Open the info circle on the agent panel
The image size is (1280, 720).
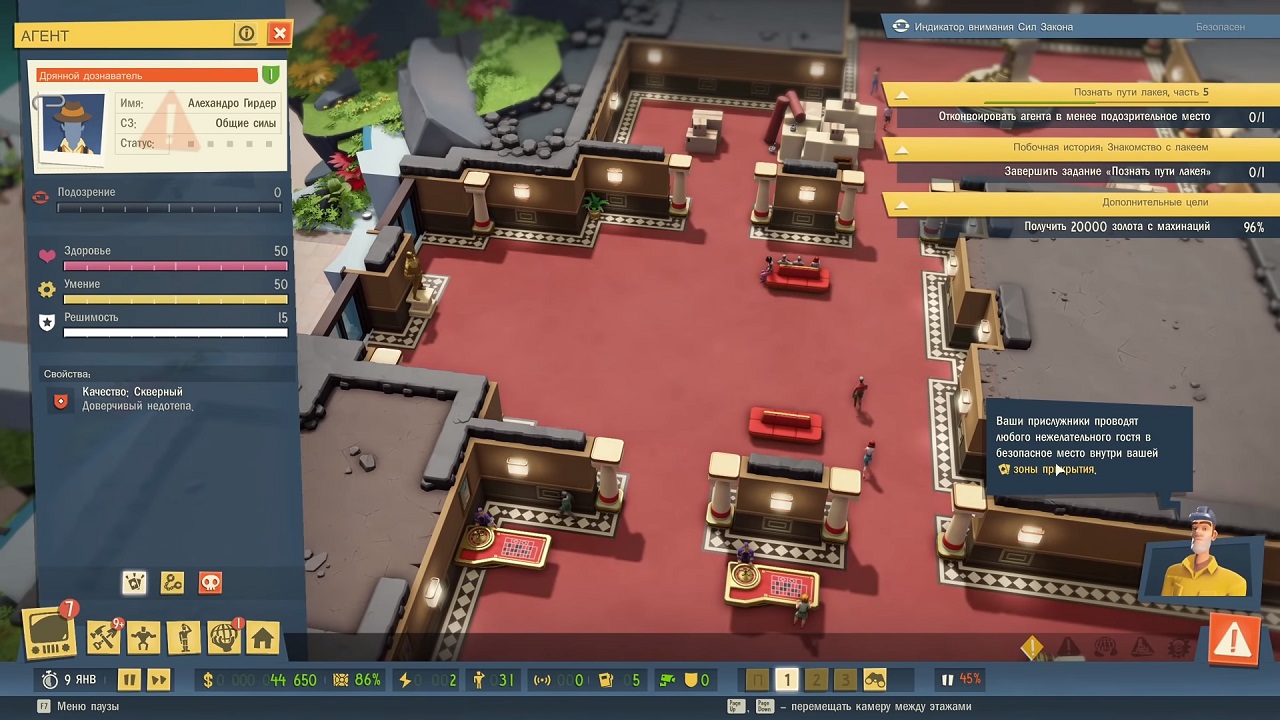click(247, 33)
